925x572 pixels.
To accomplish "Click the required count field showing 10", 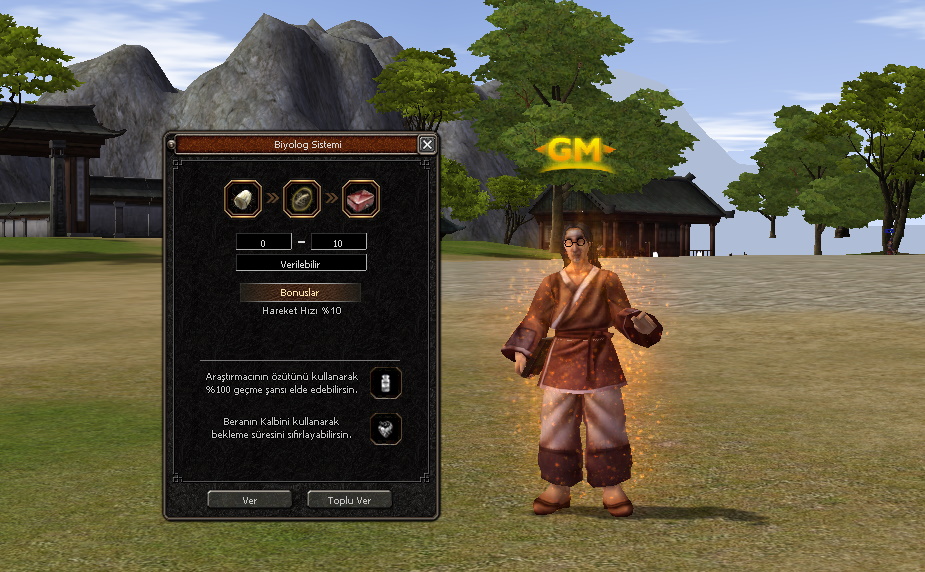I will coord(339,242).
